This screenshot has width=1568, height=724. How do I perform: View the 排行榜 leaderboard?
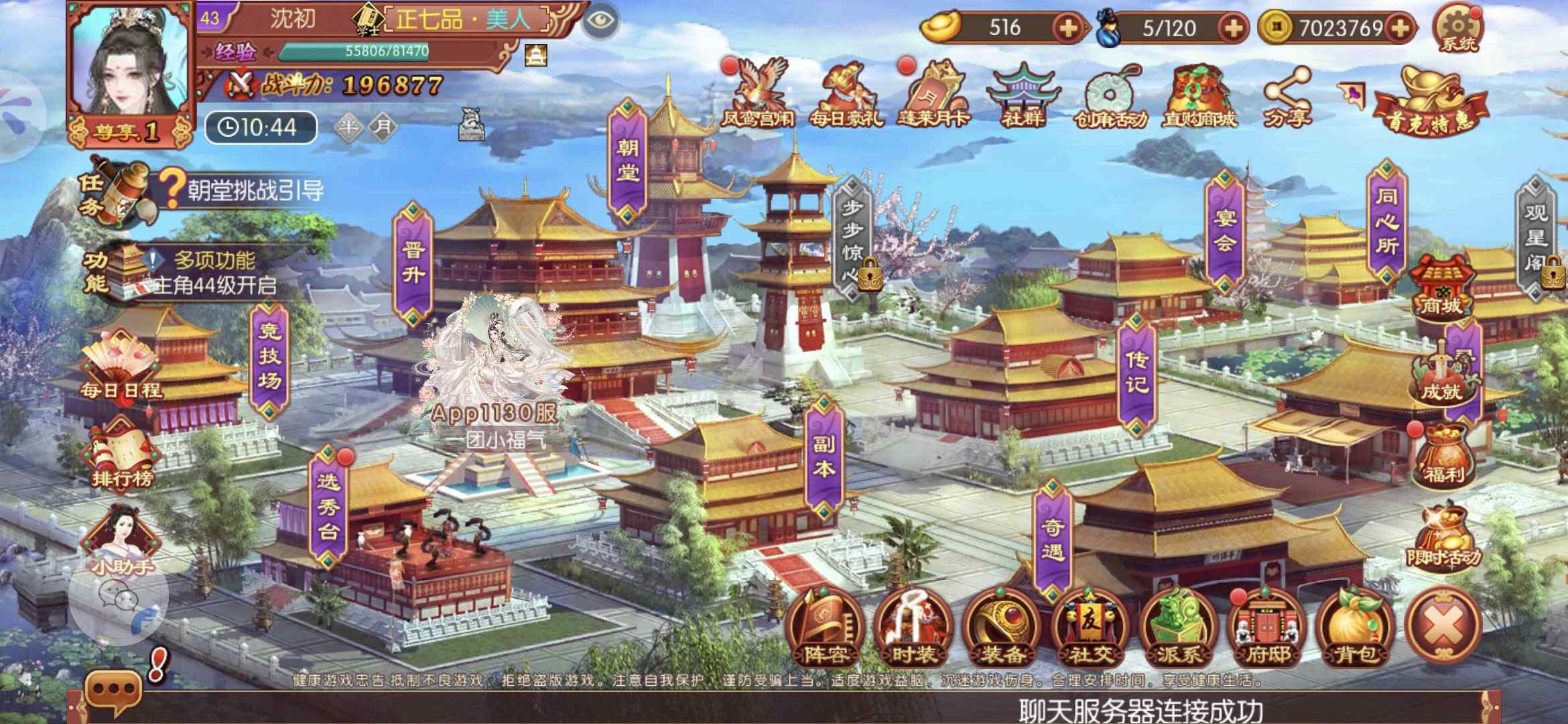(122, 456)
